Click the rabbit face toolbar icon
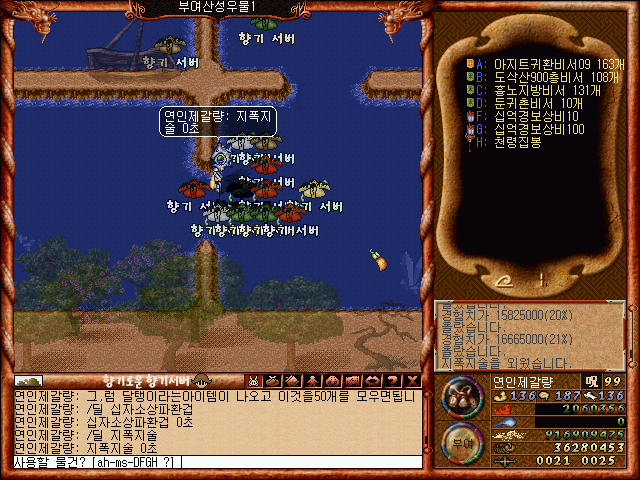 coord(254,380)
